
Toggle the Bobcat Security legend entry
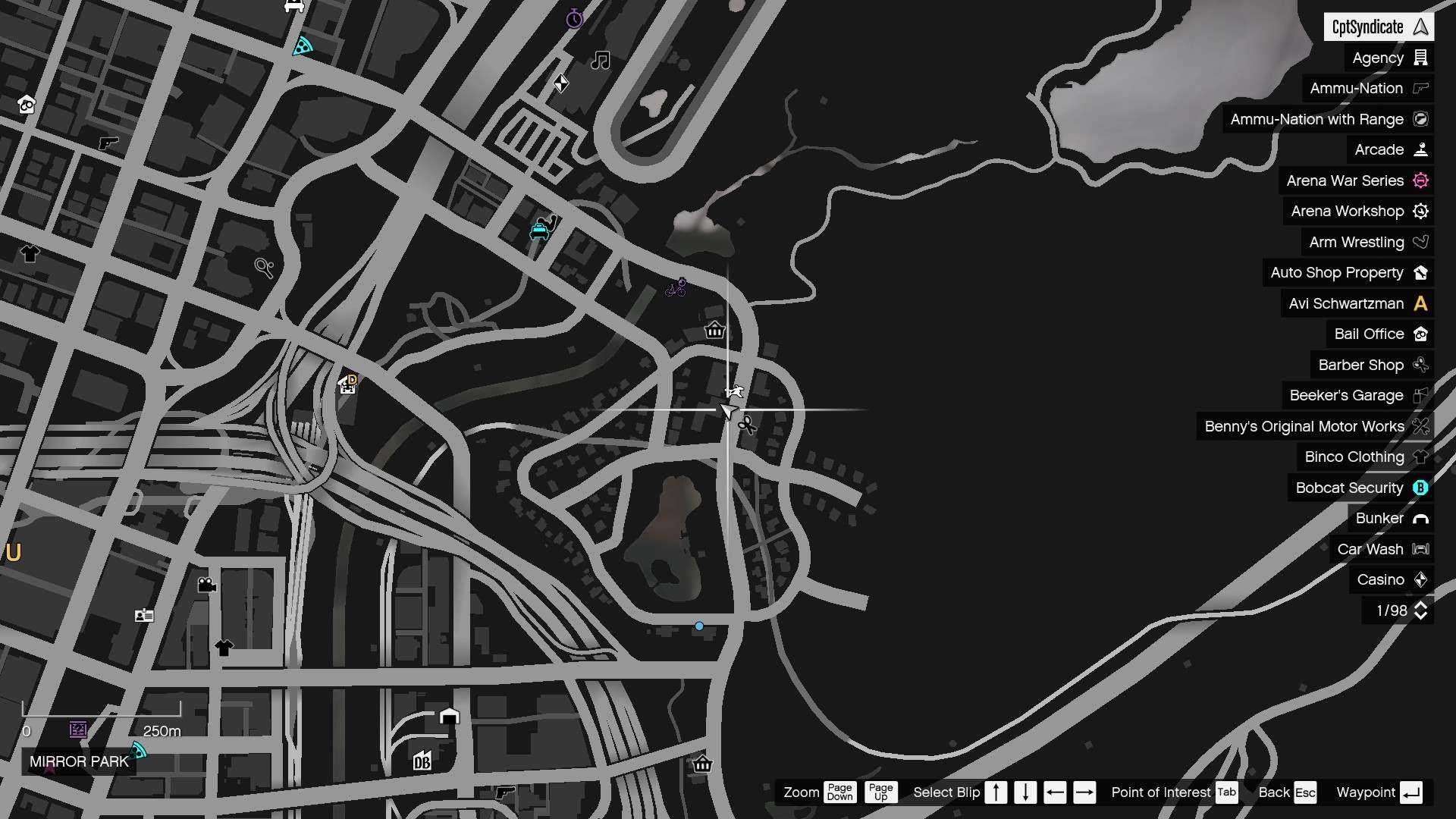1422,488
